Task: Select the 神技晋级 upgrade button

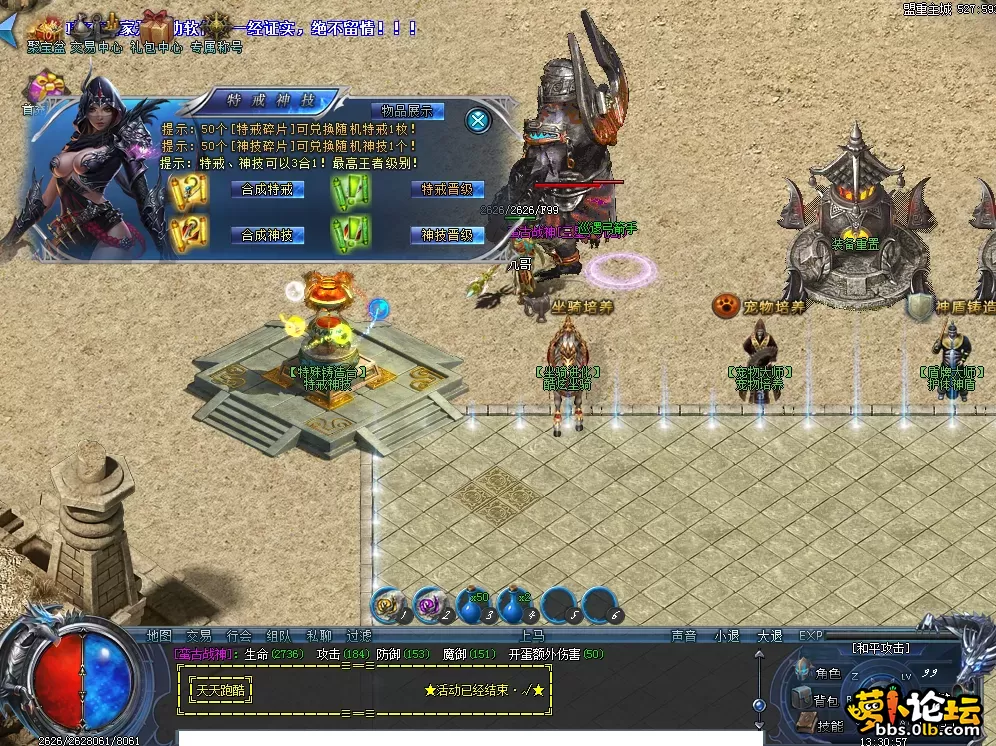Action: pyautogui.click(x=447, y=235)
